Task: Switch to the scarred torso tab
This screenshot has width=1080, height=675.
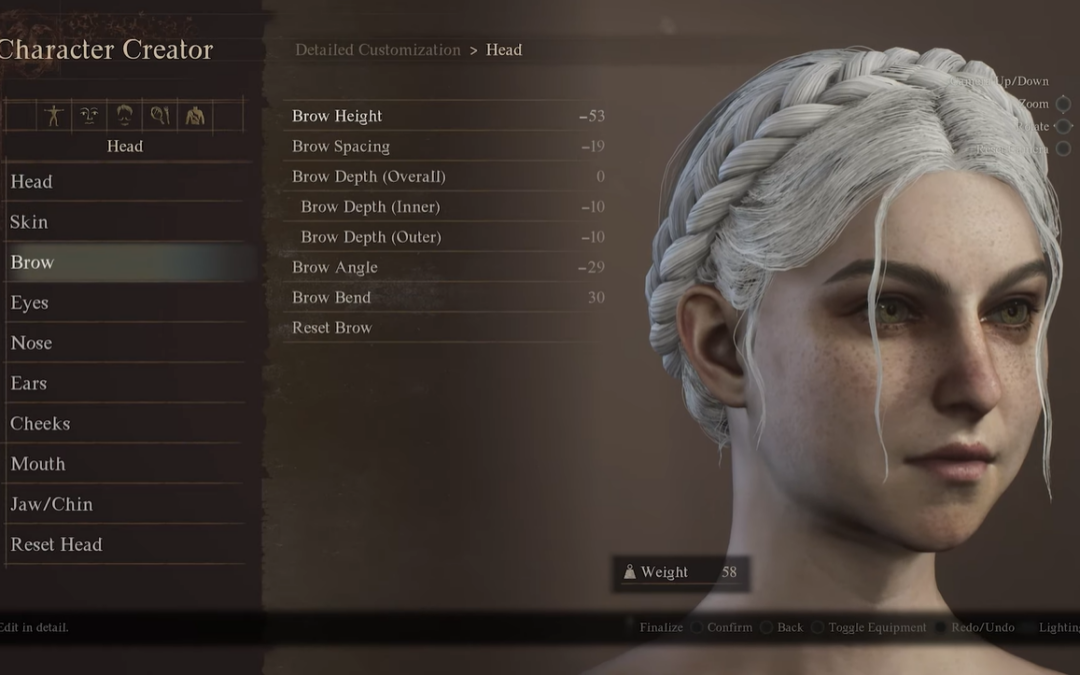Action: [195, 116]
